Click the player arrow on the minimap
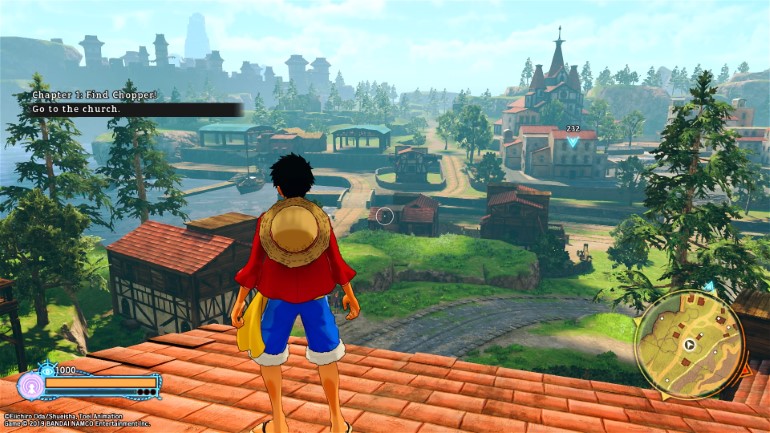This screenshot has height=433, width=770. (688, 345)
